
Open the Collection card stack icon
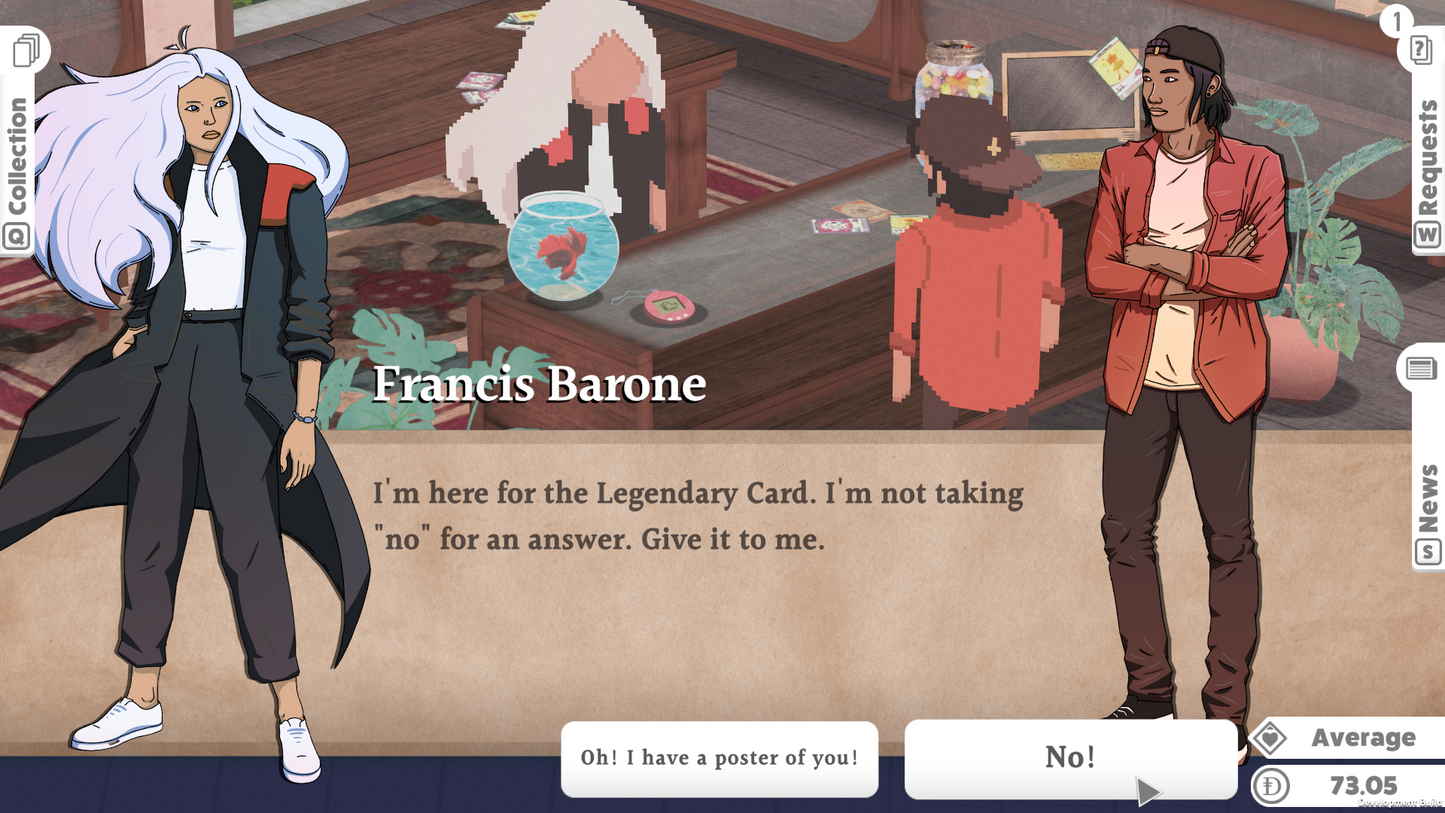[x=28, y=48]
